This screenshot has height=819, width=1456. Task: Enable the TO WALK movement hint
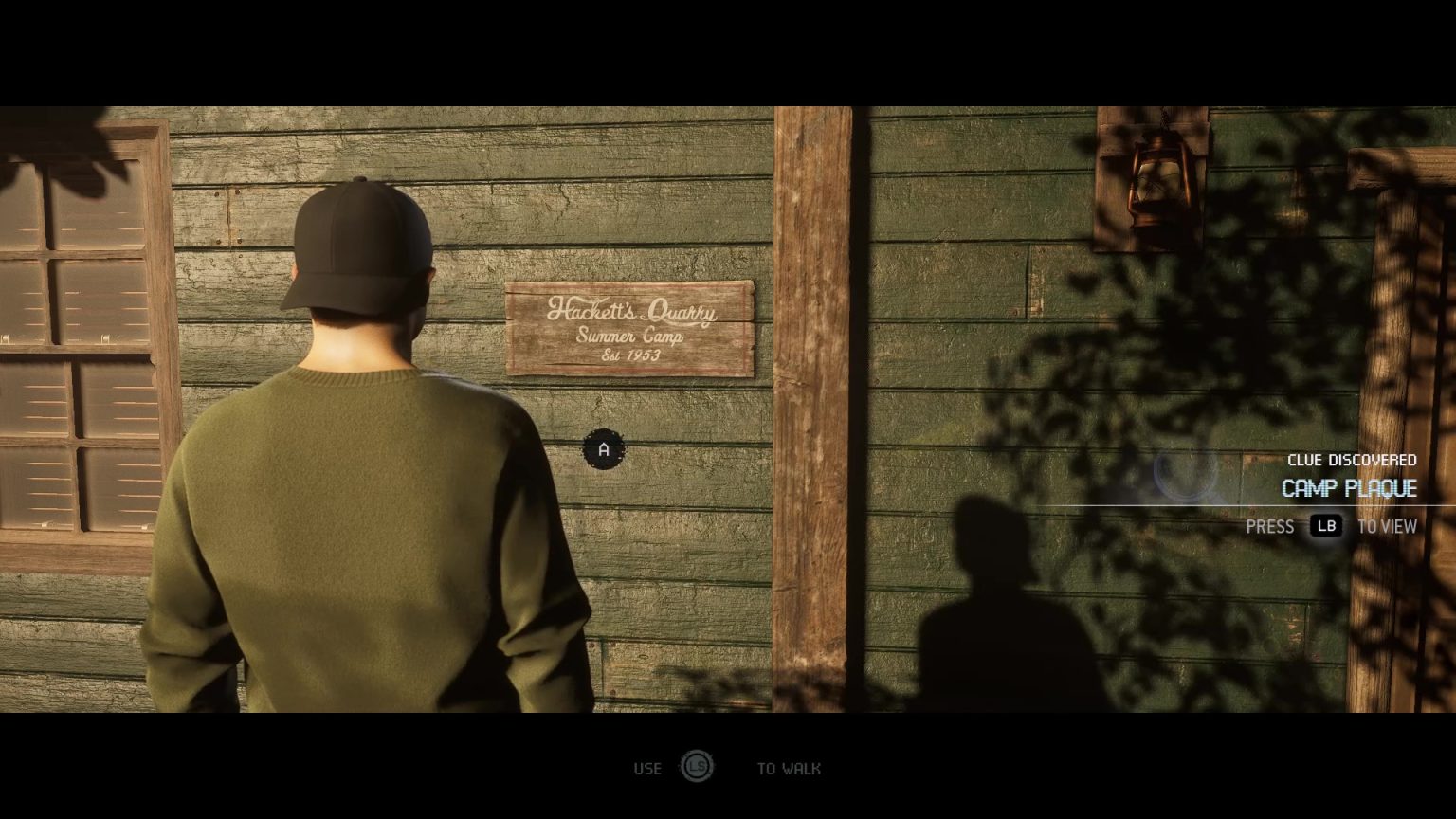click(788, 768)
